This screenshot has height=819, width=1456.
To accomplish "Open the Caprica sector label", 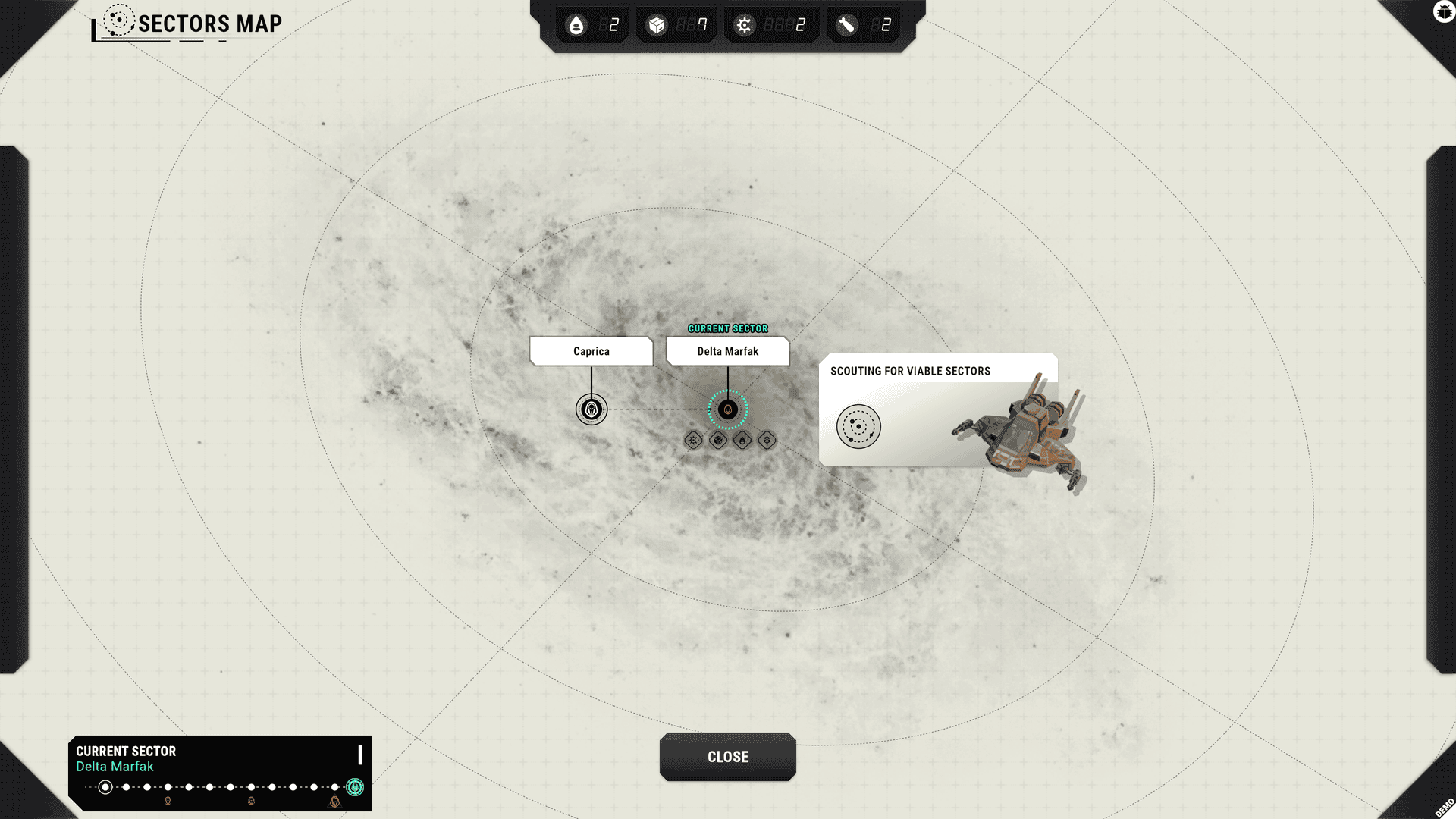I will [591, 350].
